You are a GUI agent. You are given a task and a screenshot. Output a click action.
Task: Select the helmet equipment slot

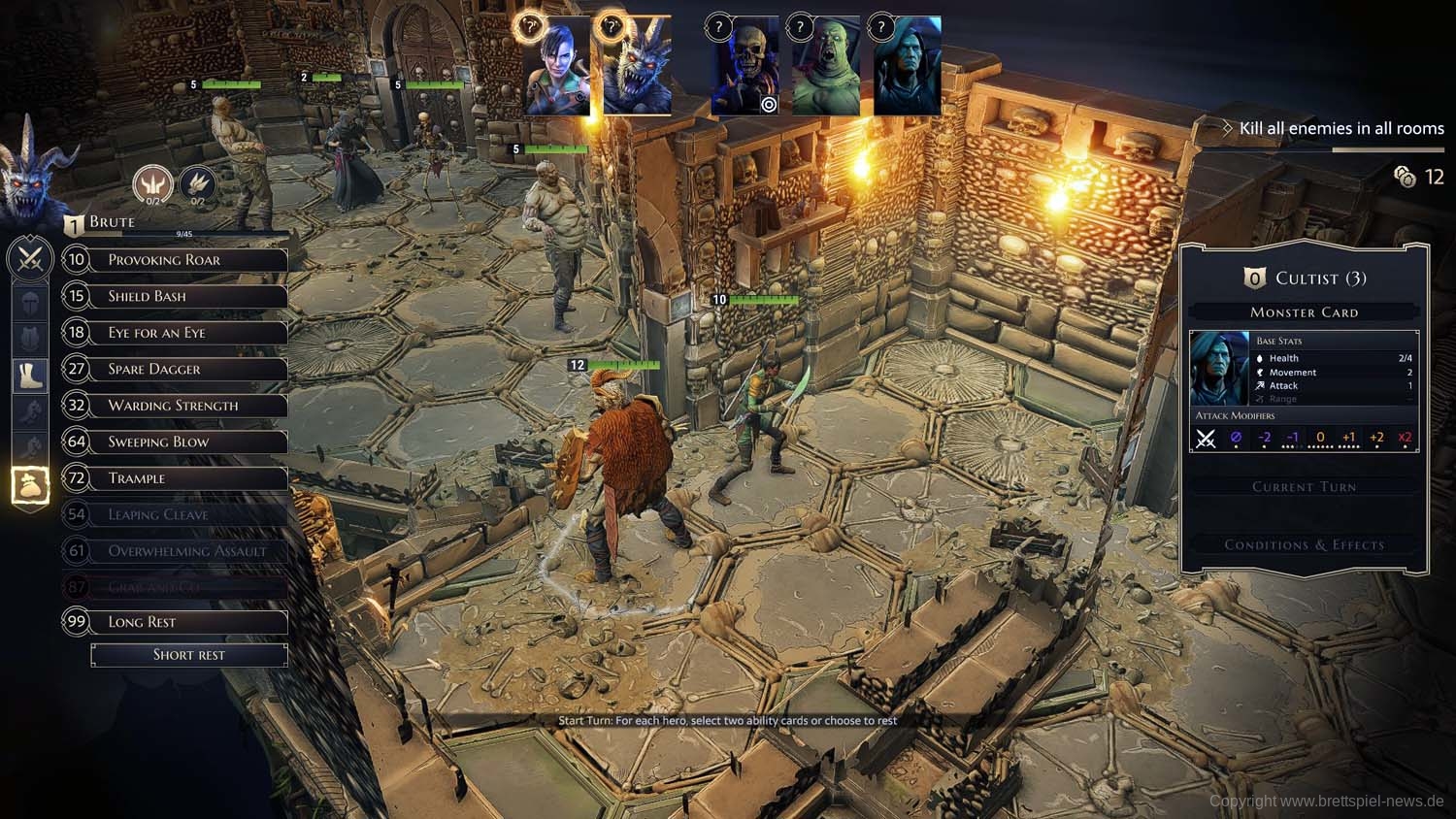pos(30,302)
